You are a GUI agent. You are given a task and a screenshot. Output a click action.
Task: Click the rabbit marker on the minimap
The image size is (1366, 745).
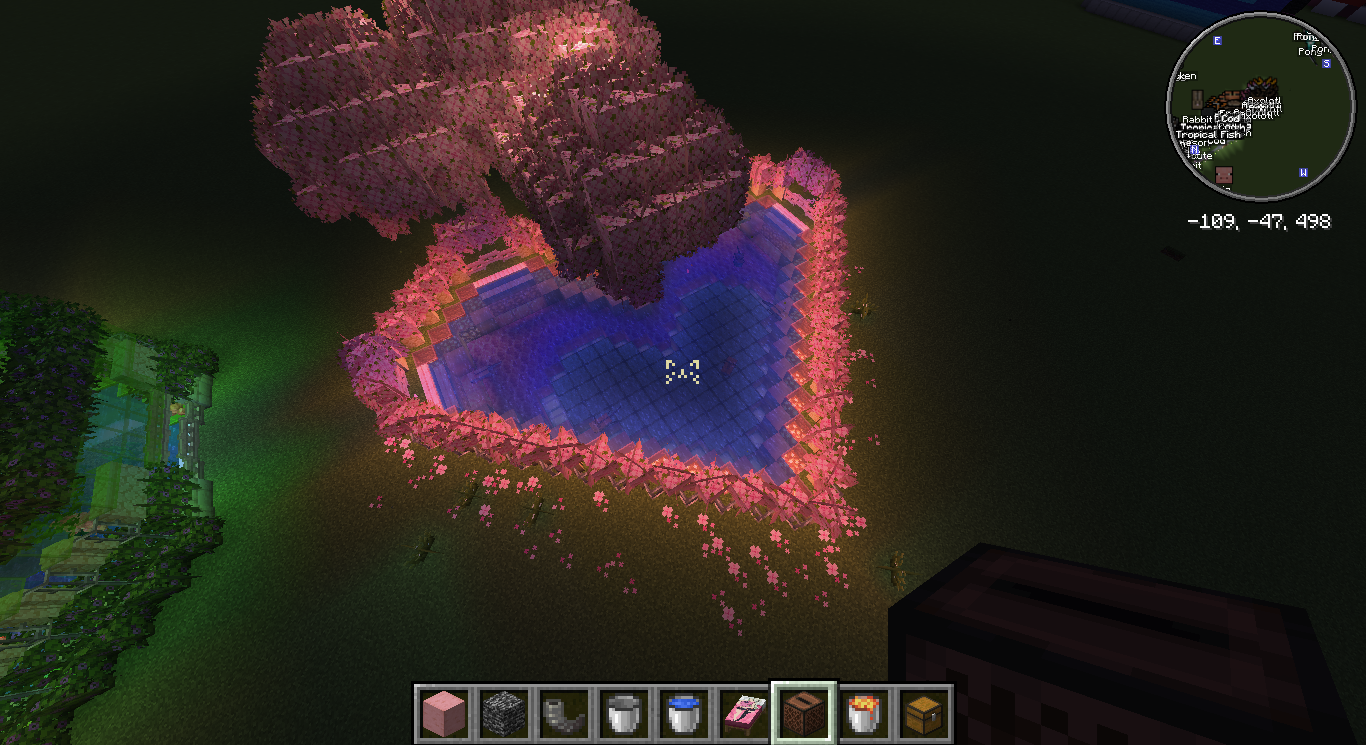1196,101
